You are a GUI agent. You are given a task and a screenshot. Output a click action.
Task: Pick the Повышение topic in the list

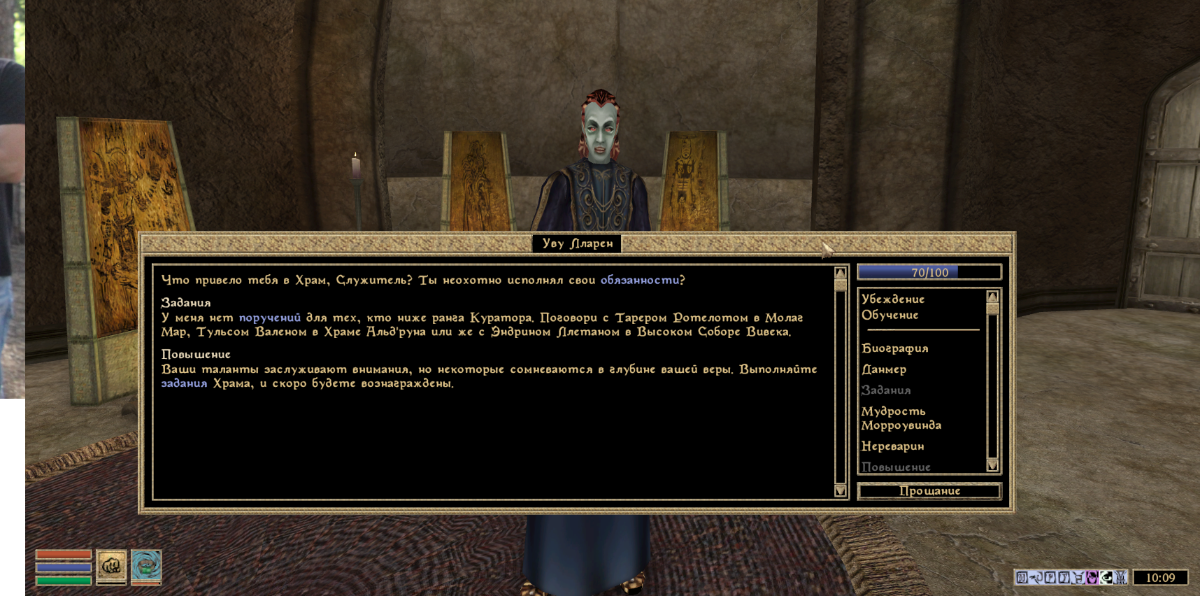coord(896,467)
